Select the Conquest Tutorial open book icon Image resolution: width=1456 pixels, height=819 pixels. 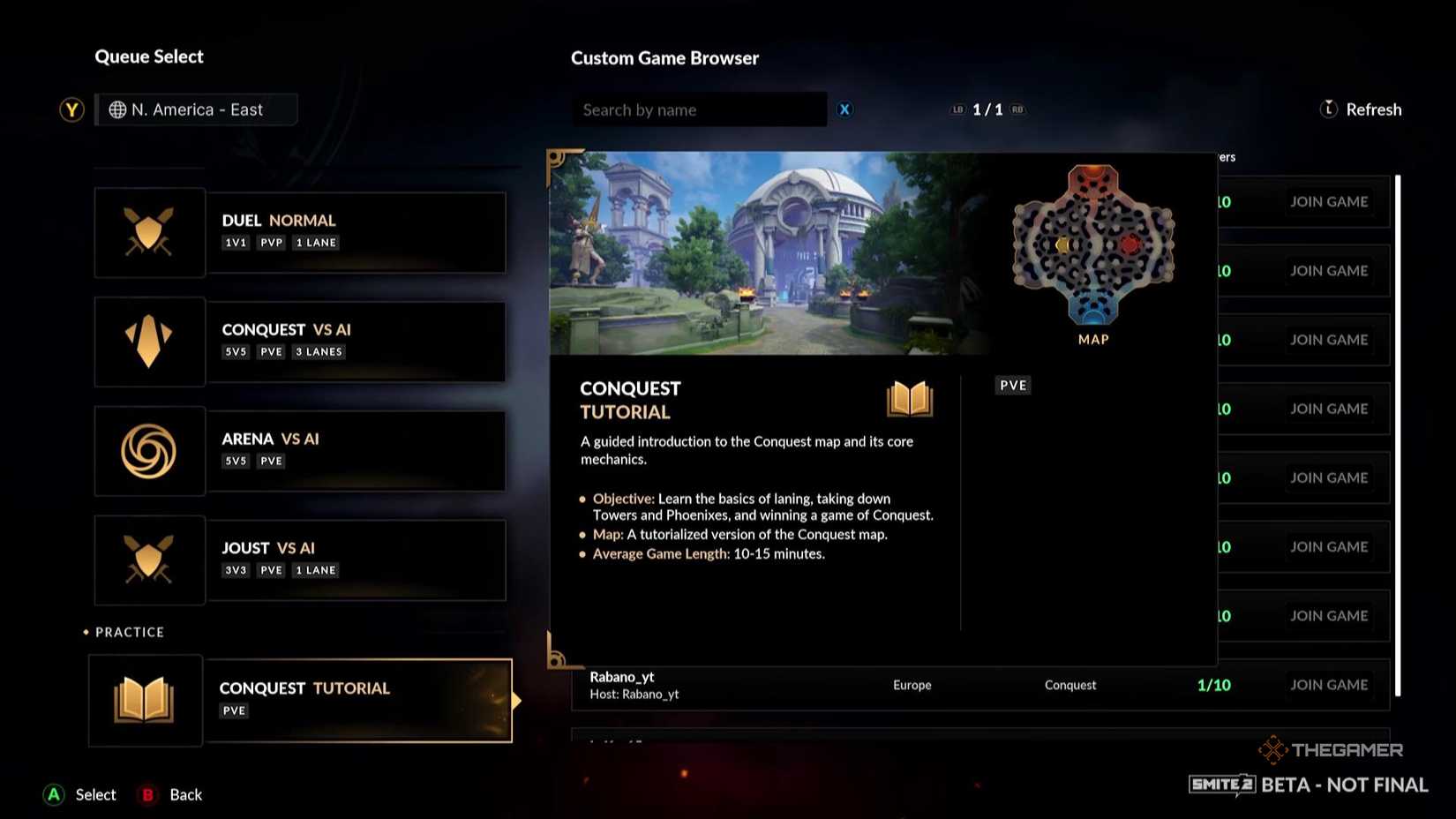[145, 700]
